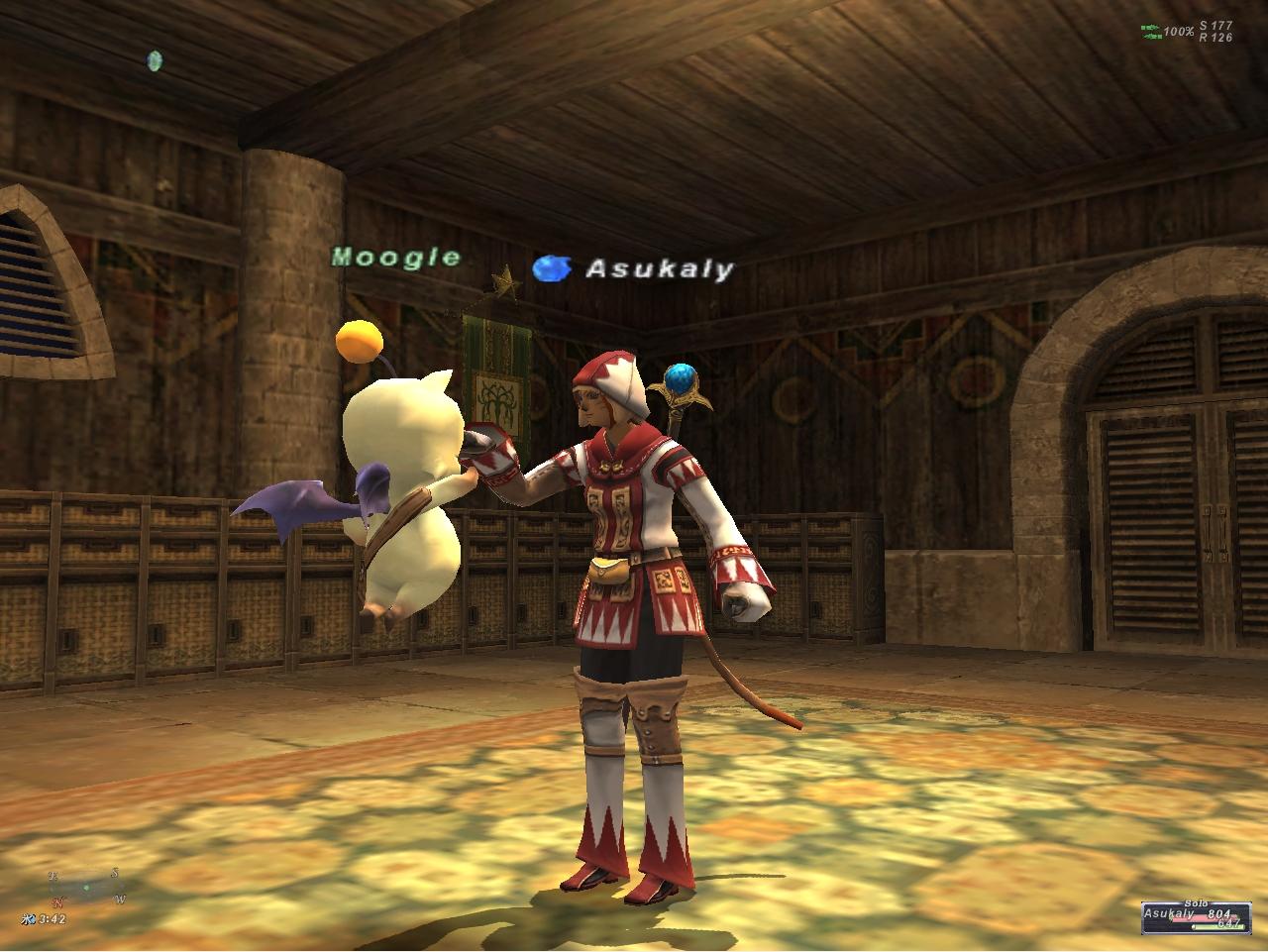Select Asukaly in the Solo party list
Image resolution: width=1268 pixels, height=952 pixels.
click(x=1165, y=915)
